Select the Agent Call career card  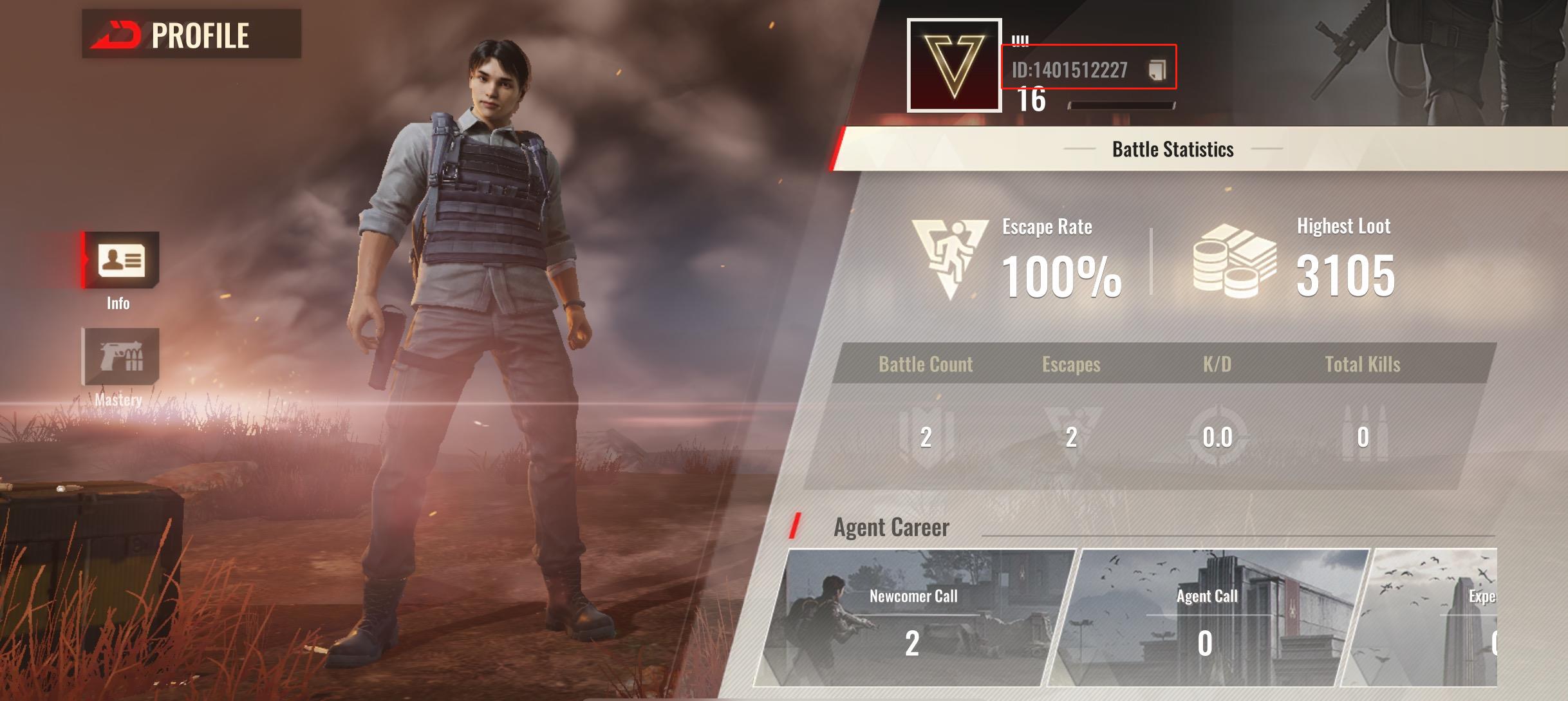[x=1207, y=618]
